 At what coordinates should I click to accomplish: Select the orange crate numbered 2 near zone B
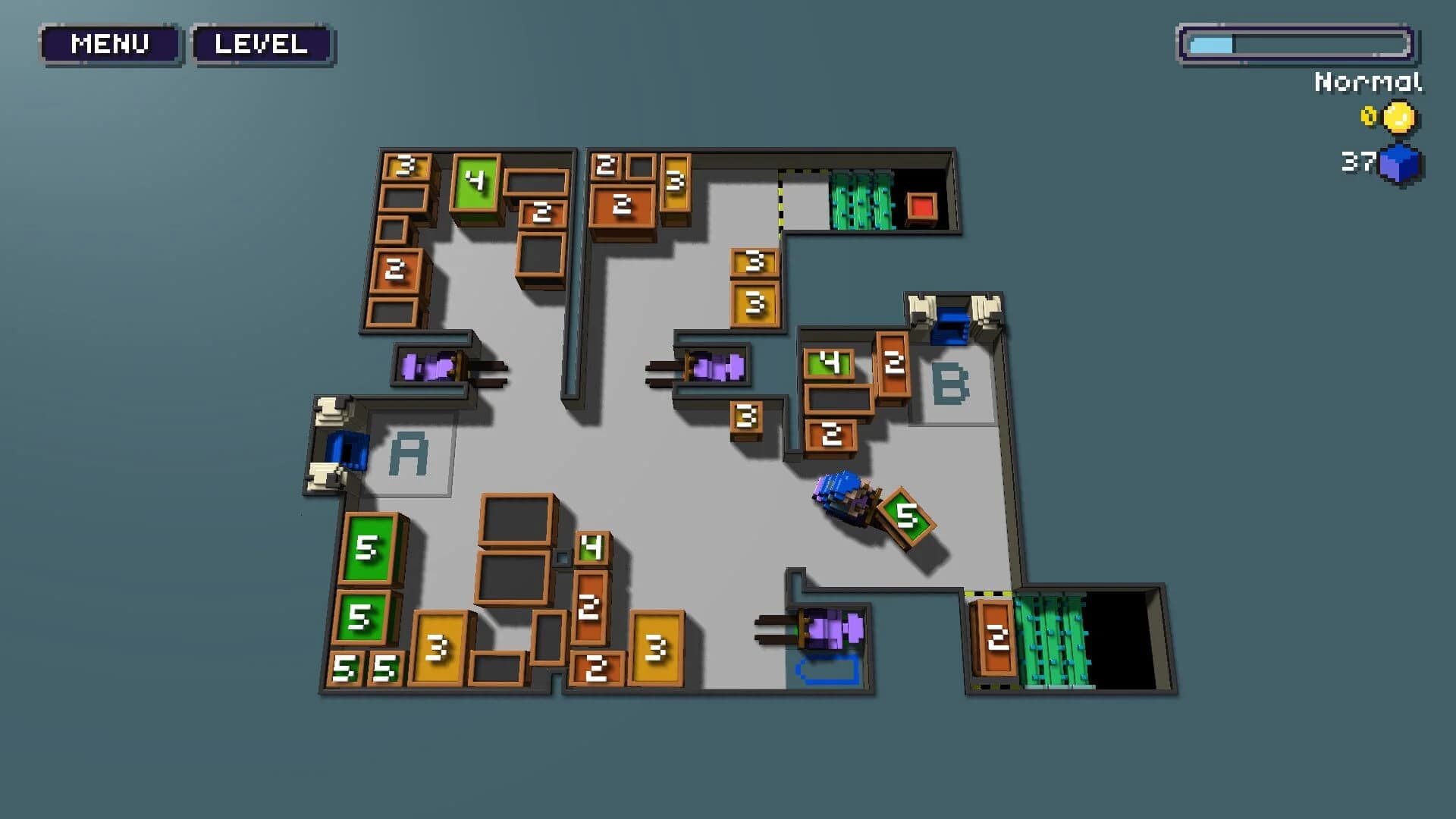(893, 364)
